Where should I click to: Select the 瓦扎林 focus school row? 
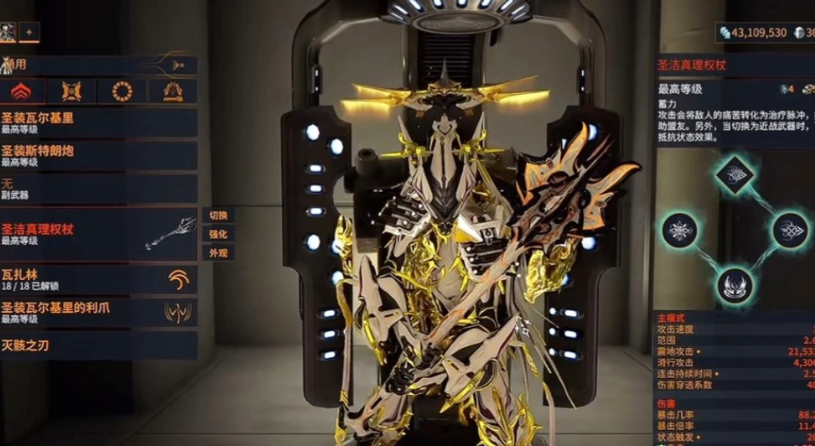tap(98, 278)
